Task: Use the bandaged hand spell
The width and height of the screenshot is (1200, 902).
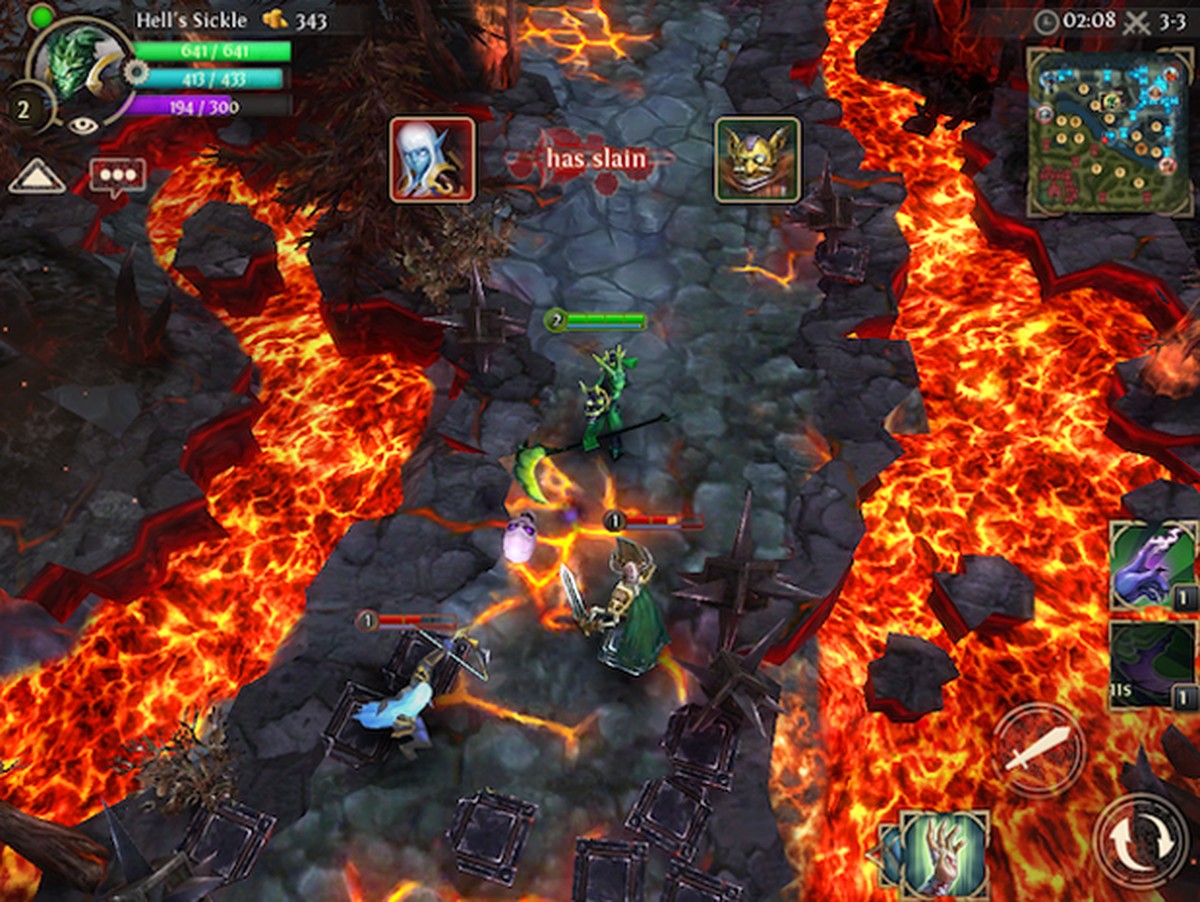Action: (943, 853)
